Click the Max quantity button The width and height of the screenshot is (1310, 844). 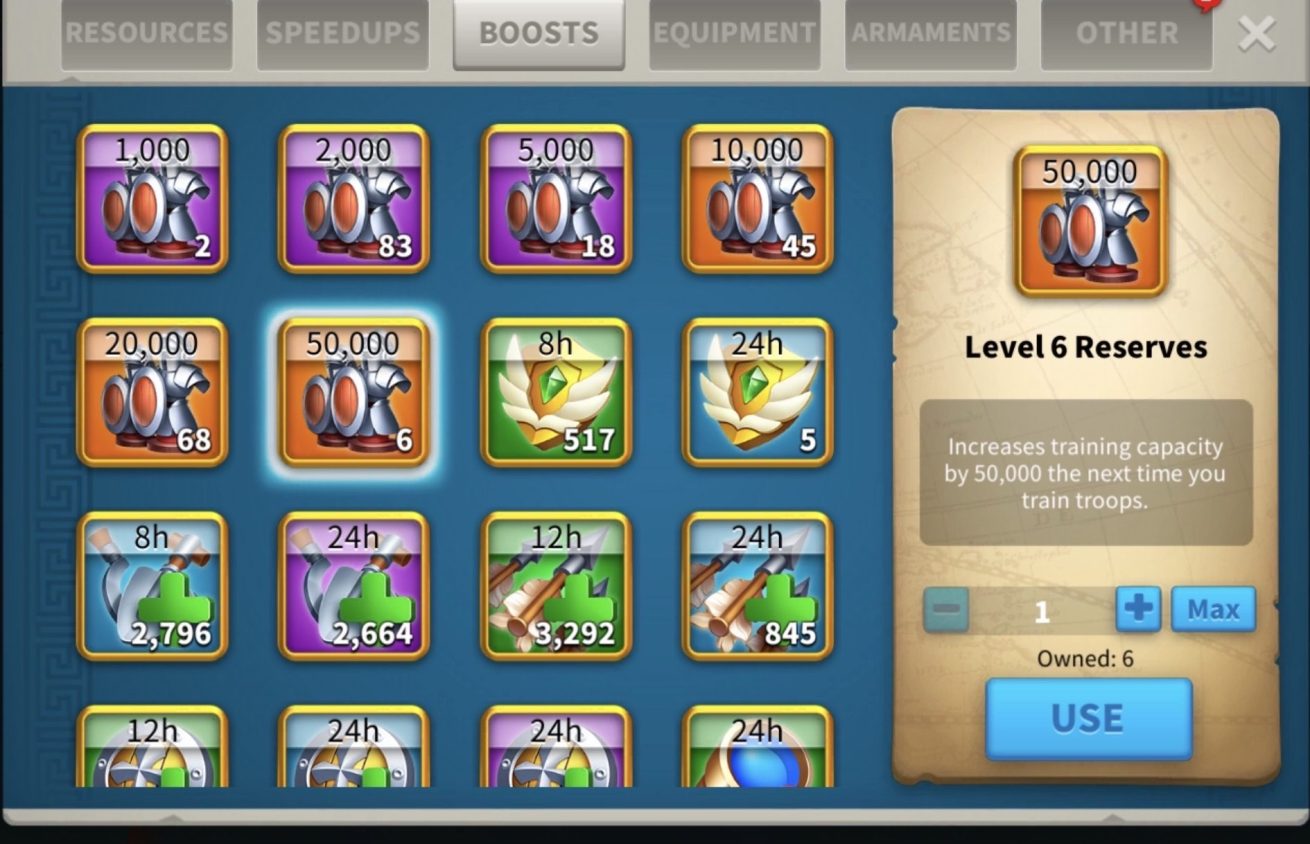1213,609
